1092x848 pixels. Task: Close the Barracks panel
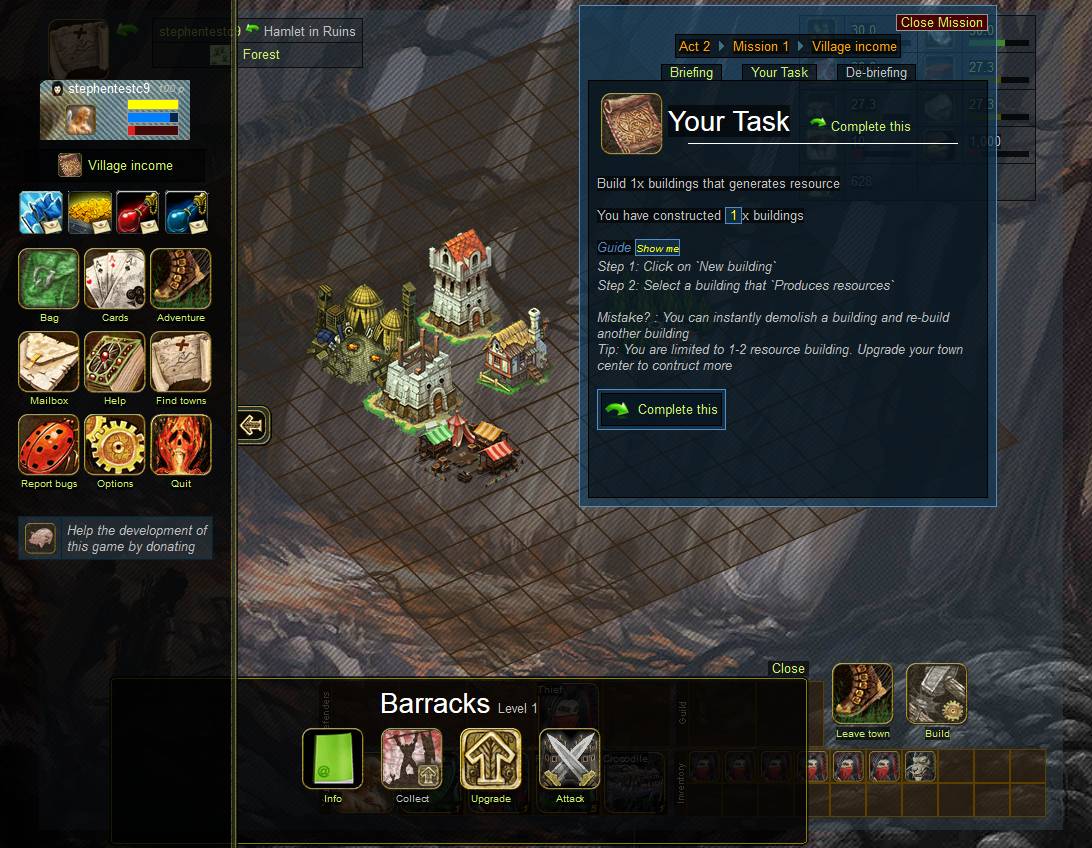(x=788, y=668)
